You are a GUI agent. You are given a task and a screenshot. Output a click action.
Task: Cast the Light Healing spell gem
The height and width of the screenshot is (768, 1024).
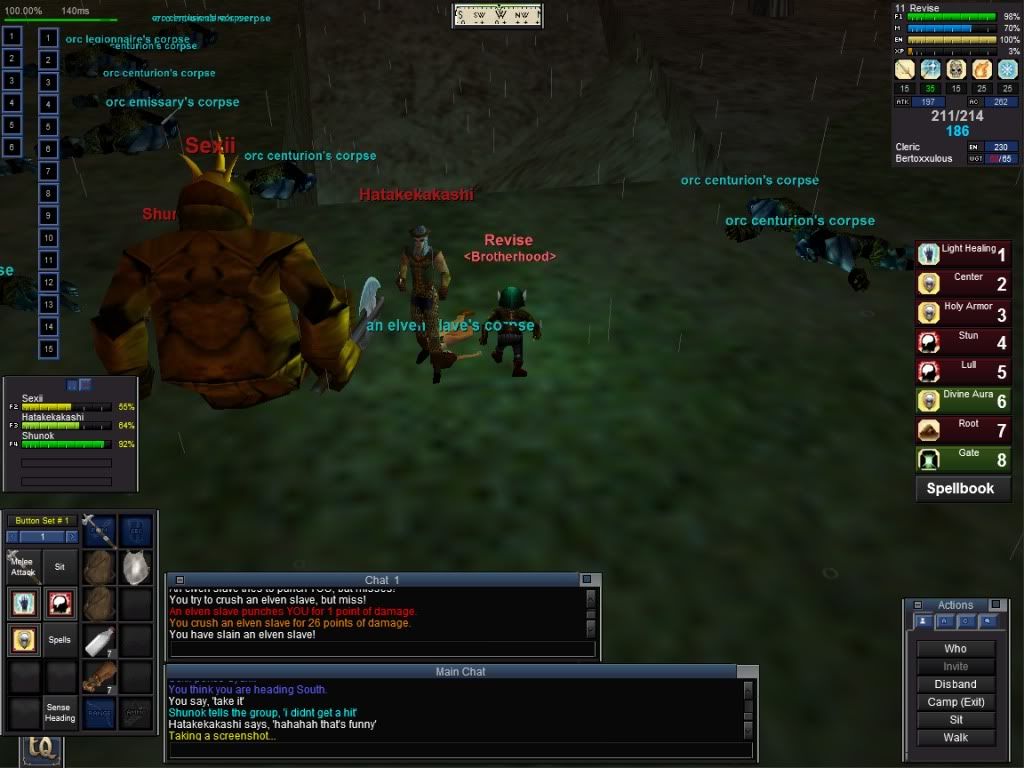964,254
